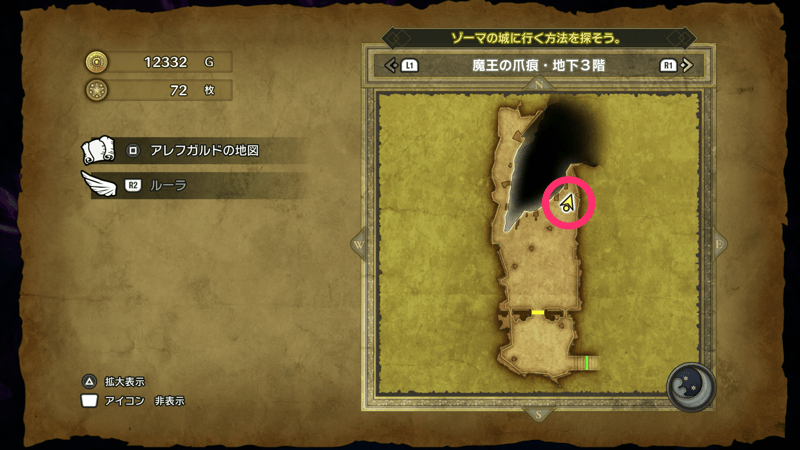Screen dimensions: 800x450
Task: Select the green striped stairs marker
Action: click(586, 361)
